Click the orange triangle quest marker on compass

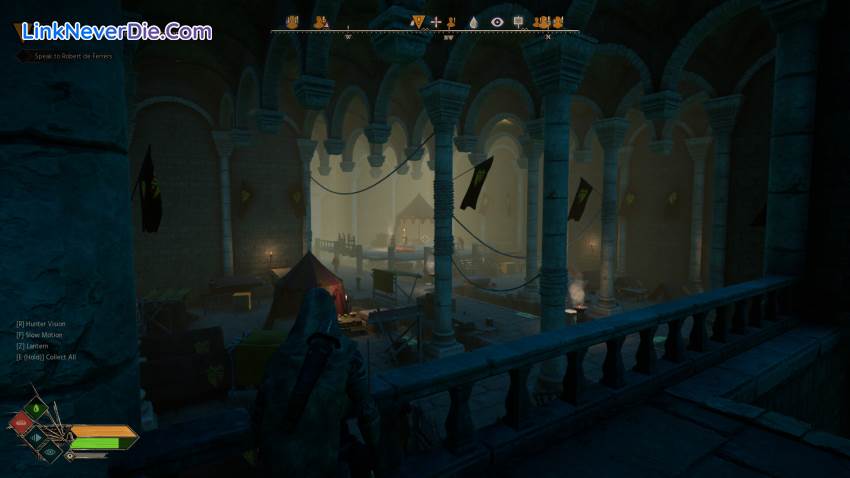418,21
